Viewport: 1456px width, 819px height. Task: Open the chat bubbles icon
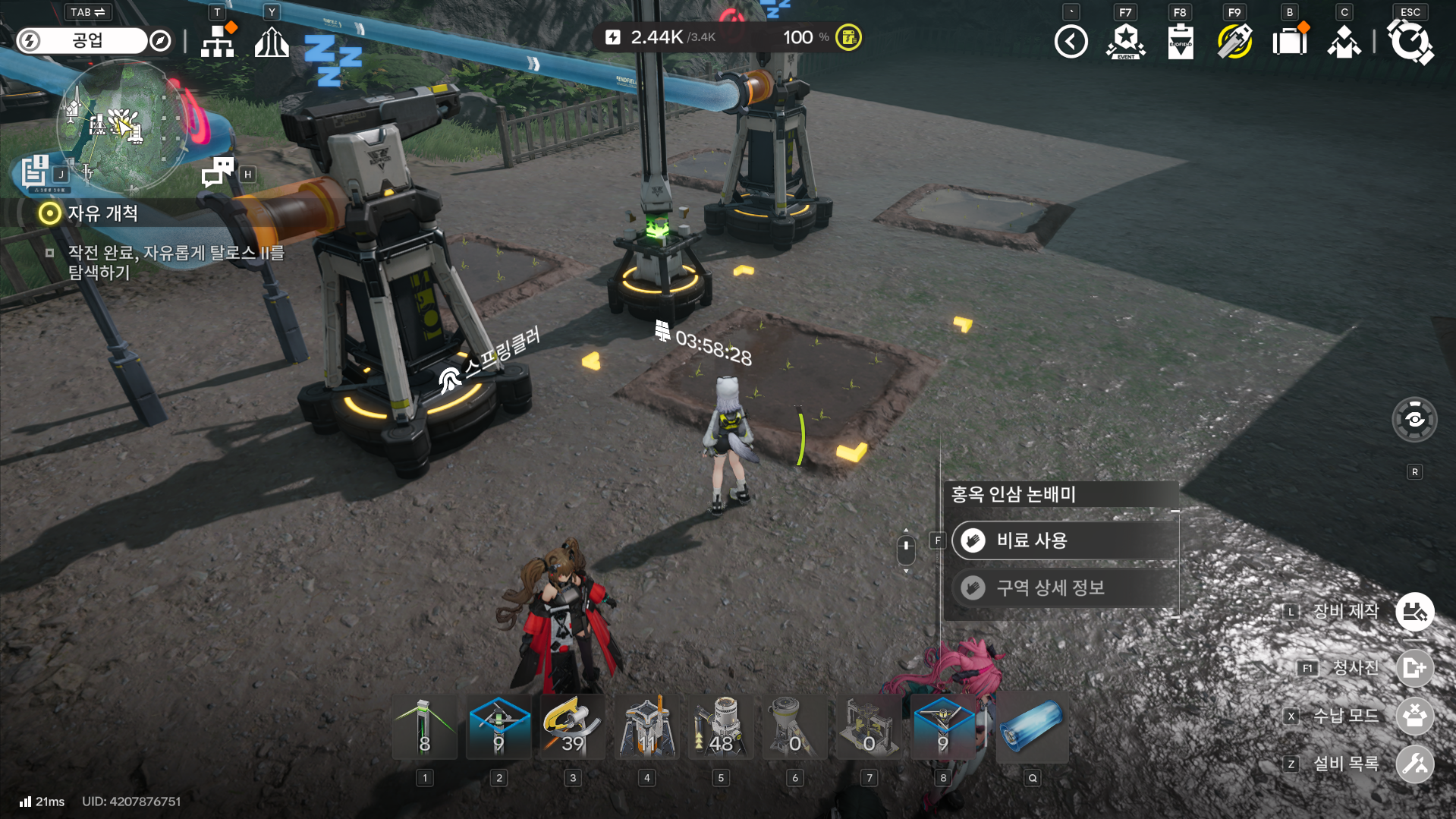tap(218, 172)
